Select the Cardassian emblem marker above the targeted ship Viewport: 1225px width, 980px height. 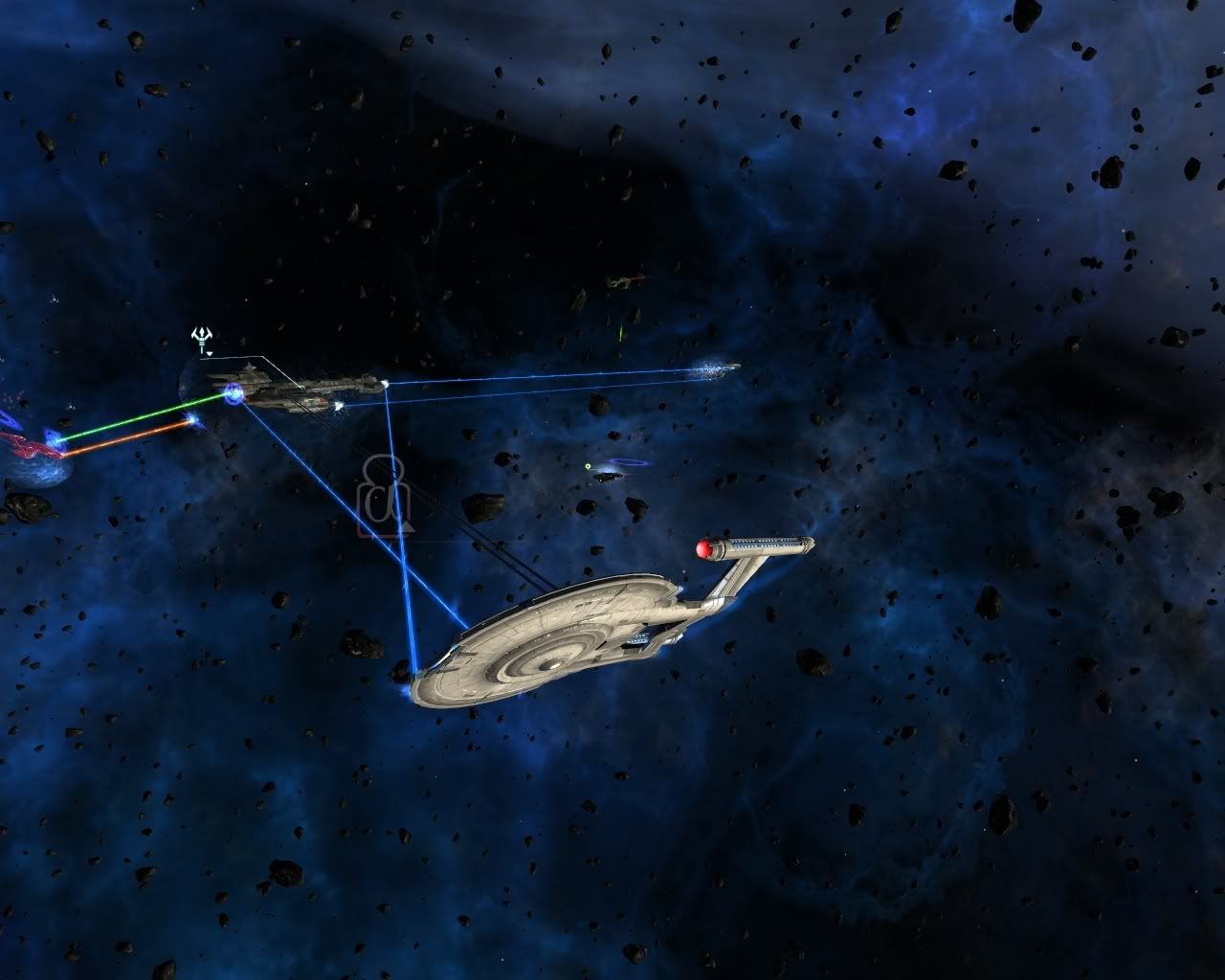202,337
